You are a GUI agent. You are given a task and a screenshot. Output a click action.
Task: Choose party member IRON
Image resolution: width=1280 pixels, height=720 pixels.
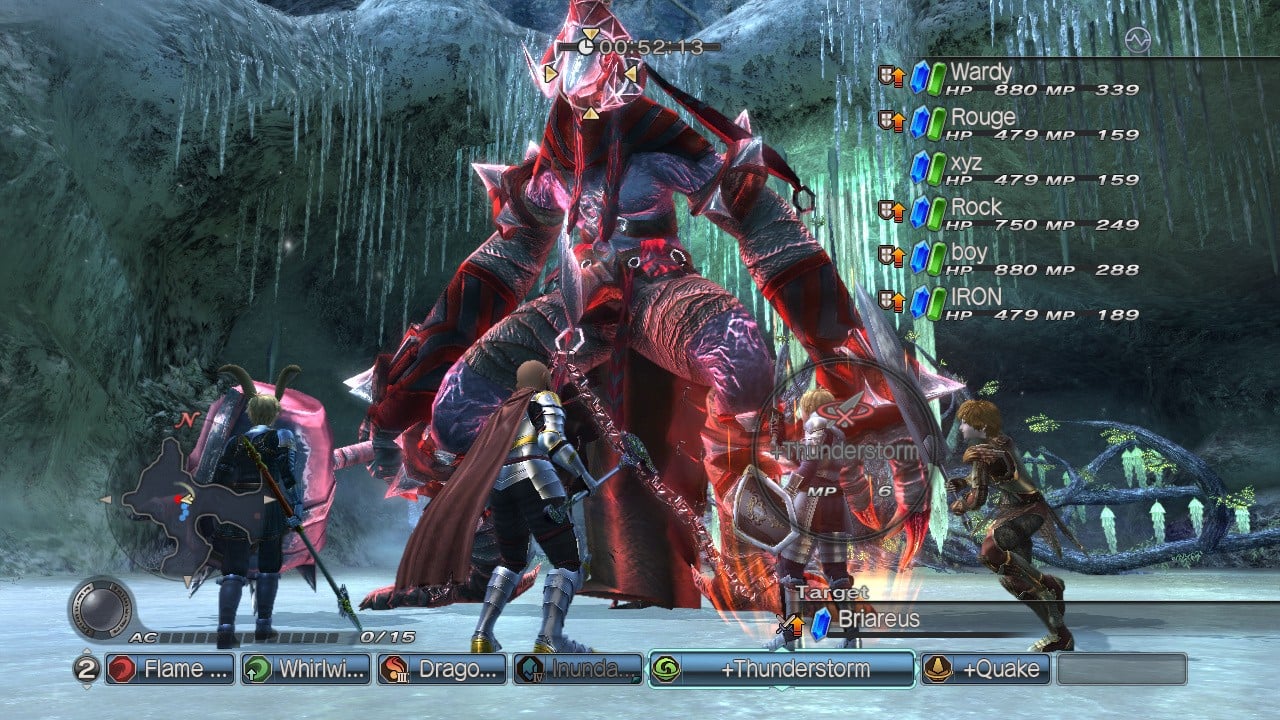click(x=976, y=298)
